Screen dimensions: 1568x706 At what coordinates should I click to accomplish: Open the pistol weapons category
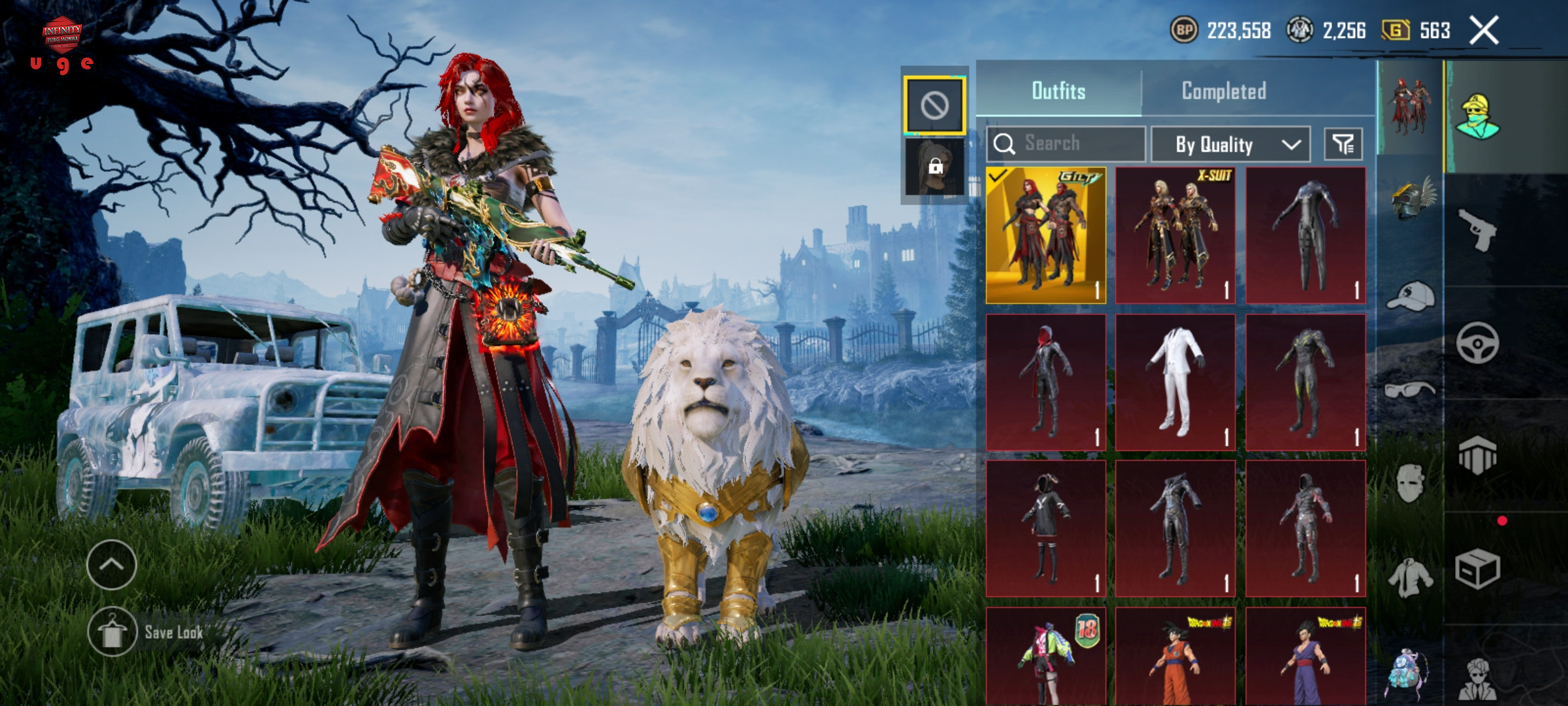pos(1477,229)
